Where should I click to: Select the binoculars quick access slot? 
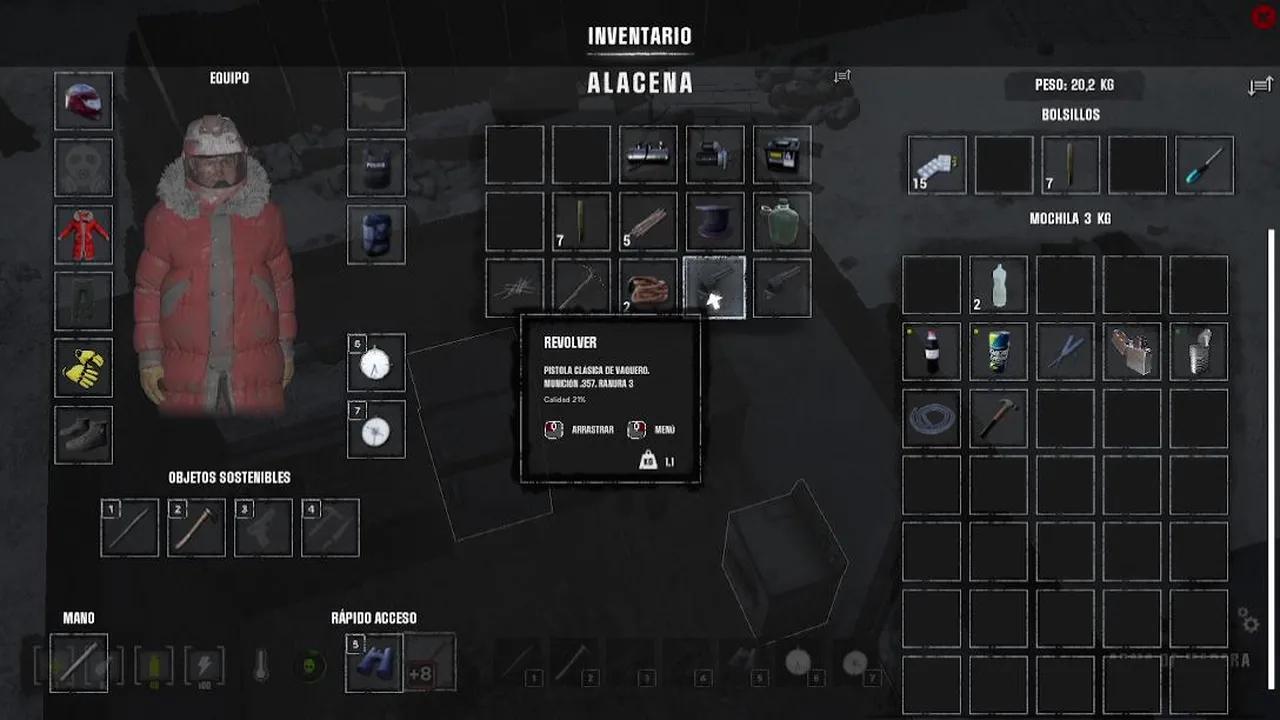(374, 663)
